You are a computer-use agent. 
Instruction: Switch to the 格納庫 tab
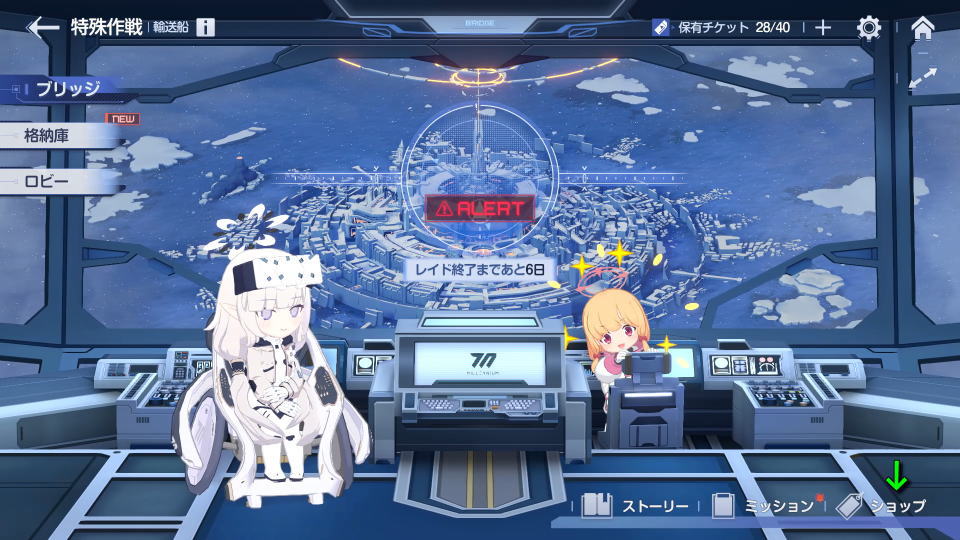(60, 136)
